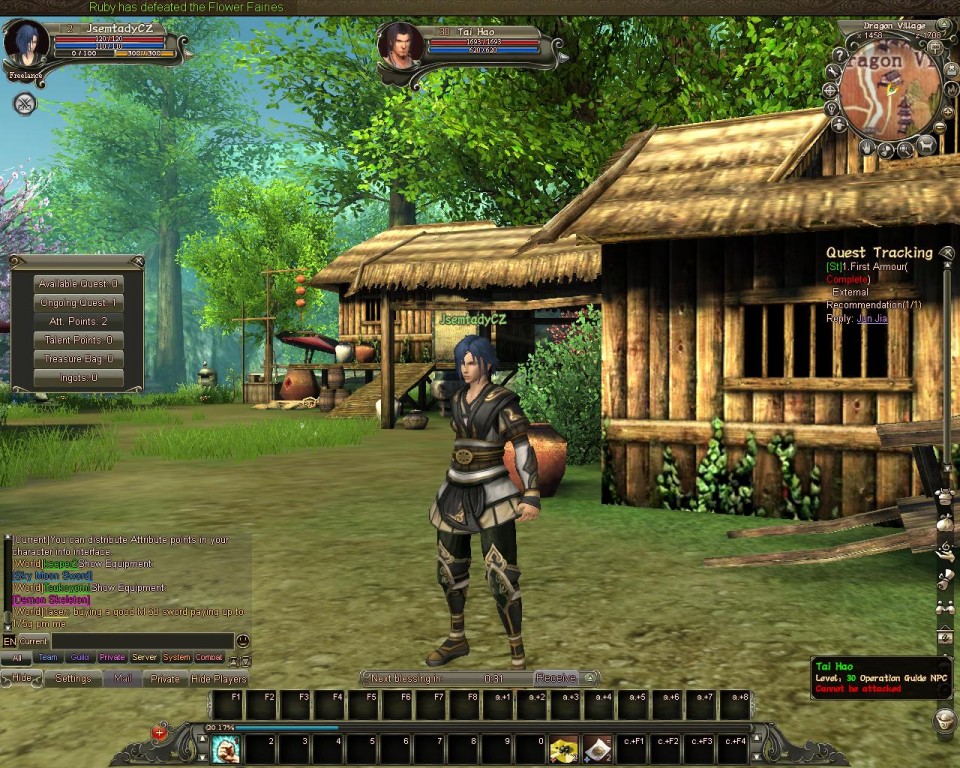
Task: Select the Tai Hao target portrait
Action: point(400,47)
